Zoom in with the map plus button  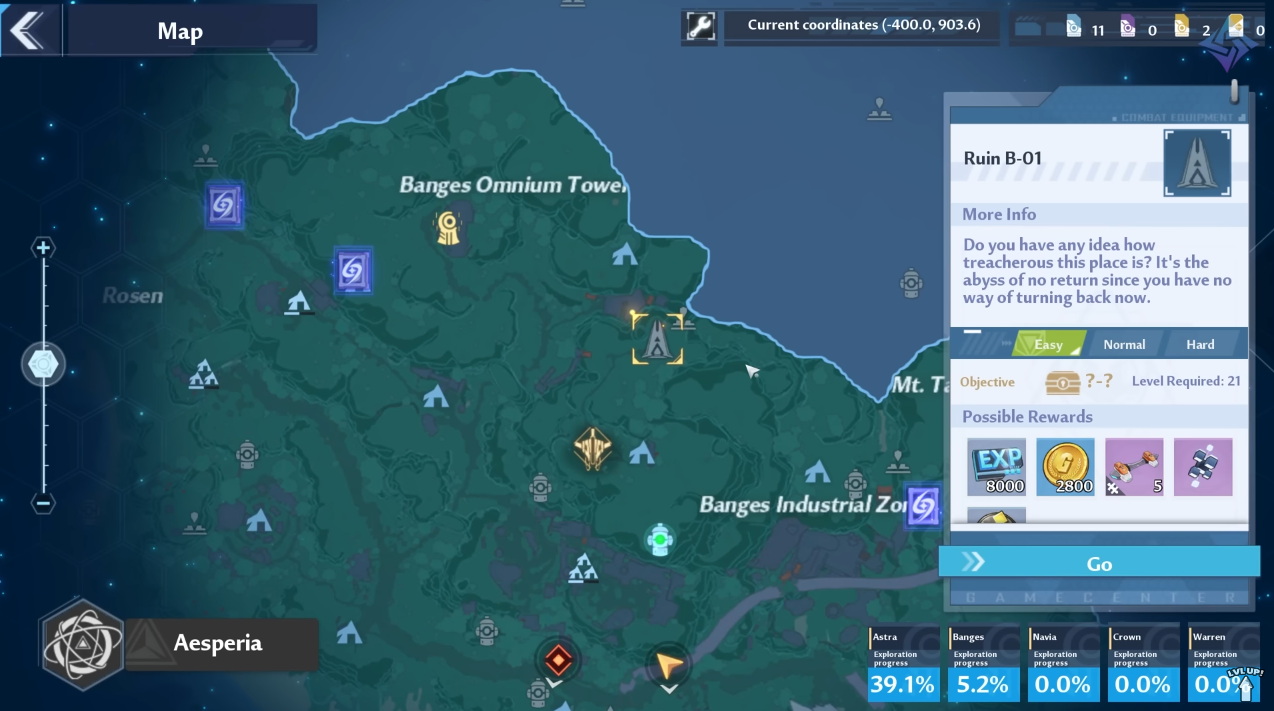pos(43,248)
